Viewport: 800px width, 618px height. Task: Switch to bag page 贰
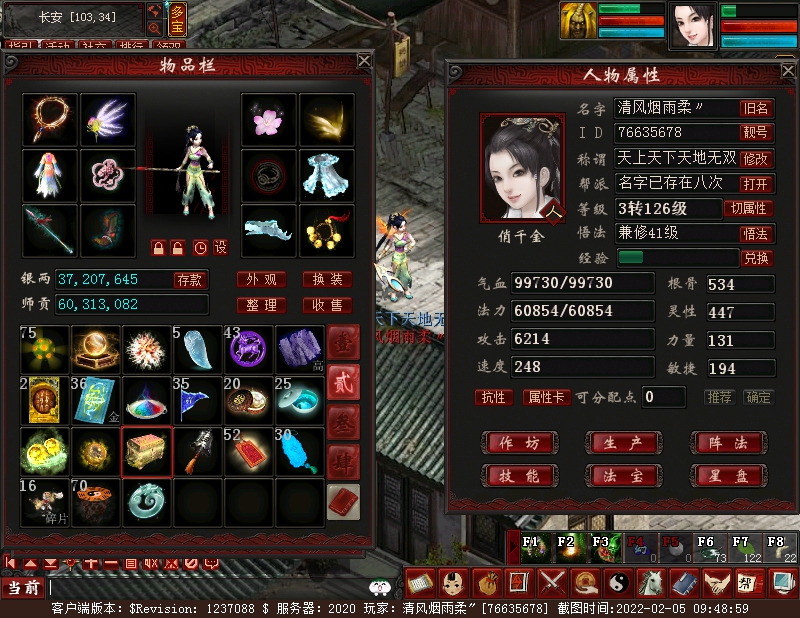(x=343, y=383)
